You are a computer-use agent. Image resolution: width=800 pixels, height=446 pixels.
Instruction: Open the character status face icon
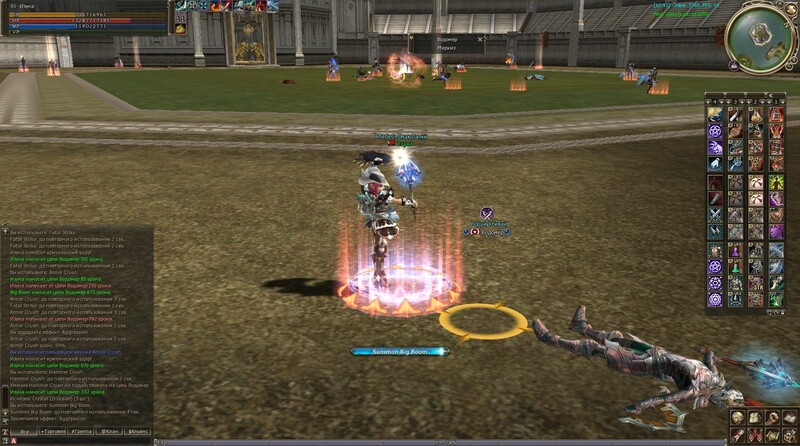(x=737, y=418)
